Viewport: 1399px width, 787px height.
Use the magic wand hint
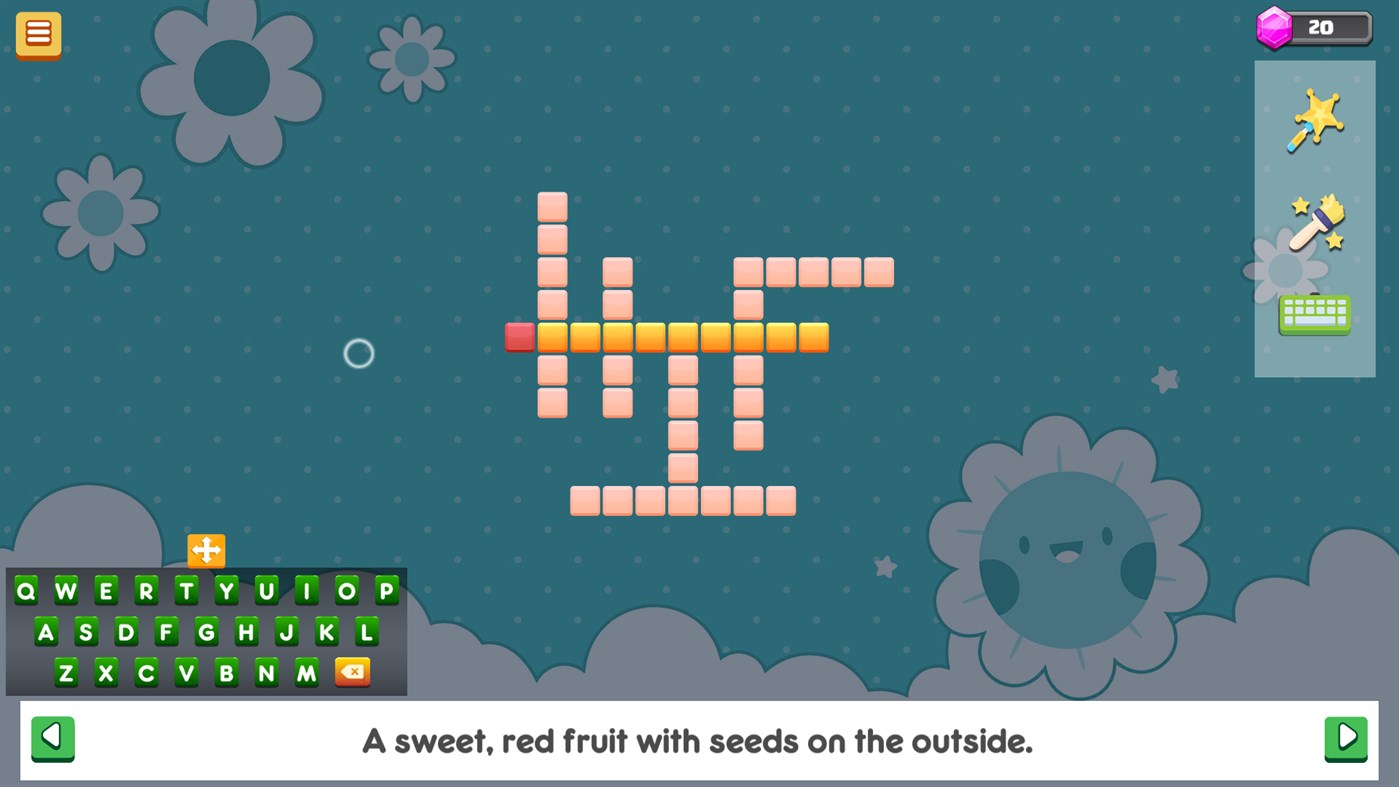point(1314,120)
